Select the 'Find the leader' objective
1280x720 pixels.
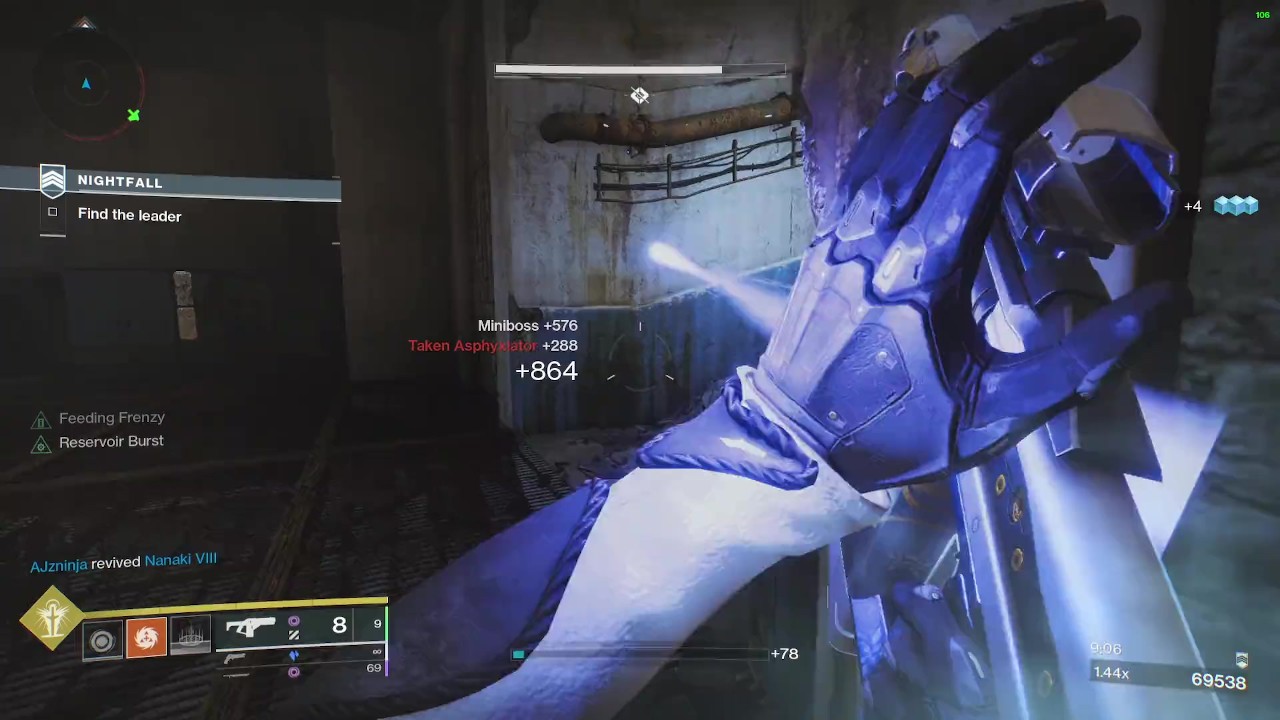click(129, 215)
